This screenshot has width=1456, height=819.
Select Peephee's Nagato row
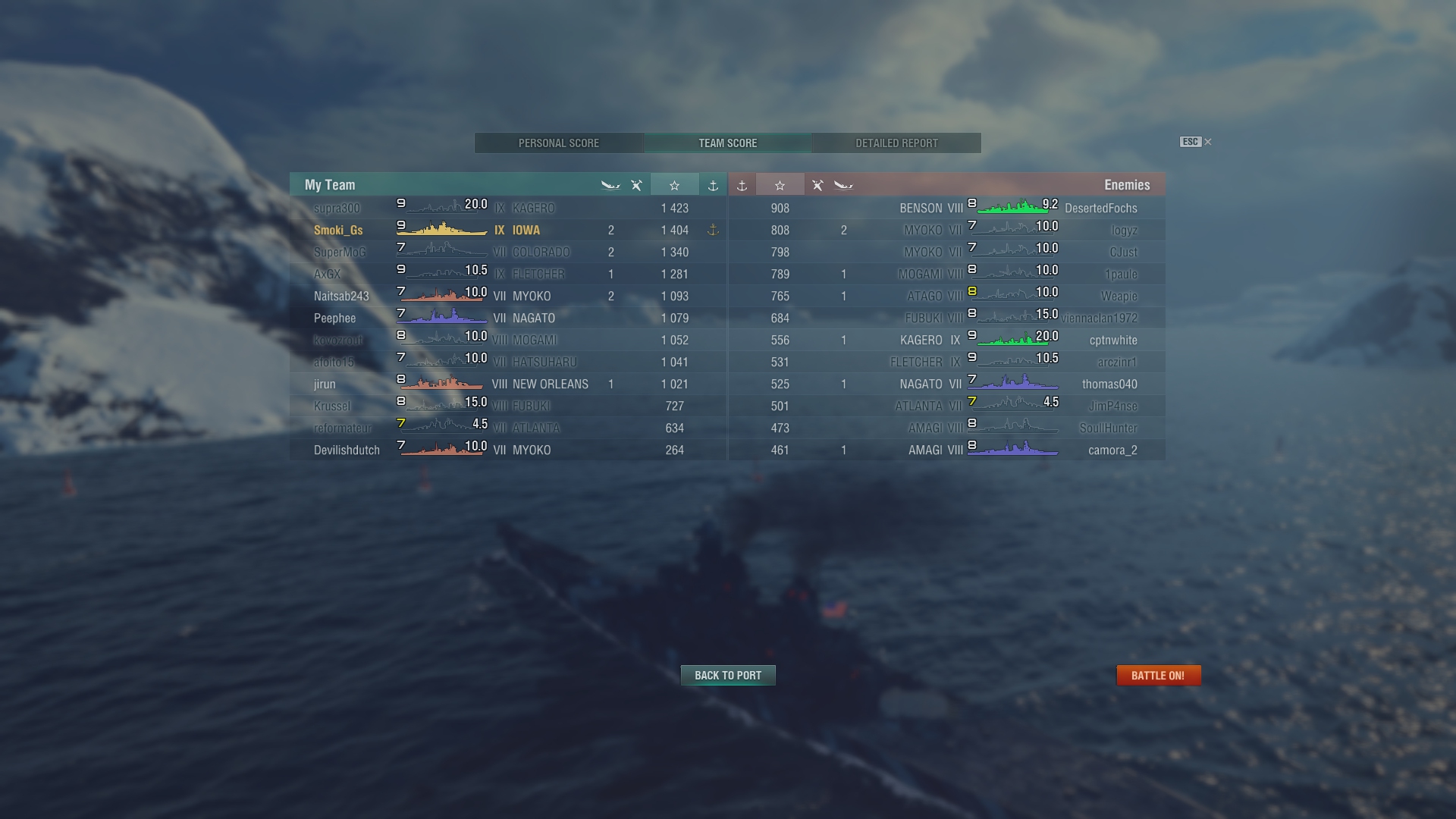pos(334,318)
